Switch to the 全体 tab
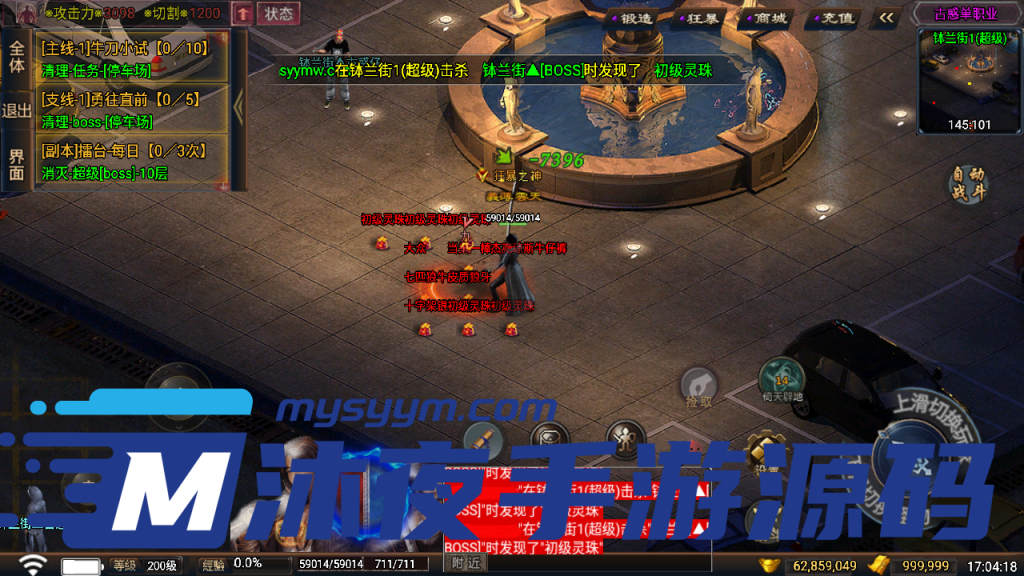Screen dimensions: 1024x576 click(x=16, y=57)
